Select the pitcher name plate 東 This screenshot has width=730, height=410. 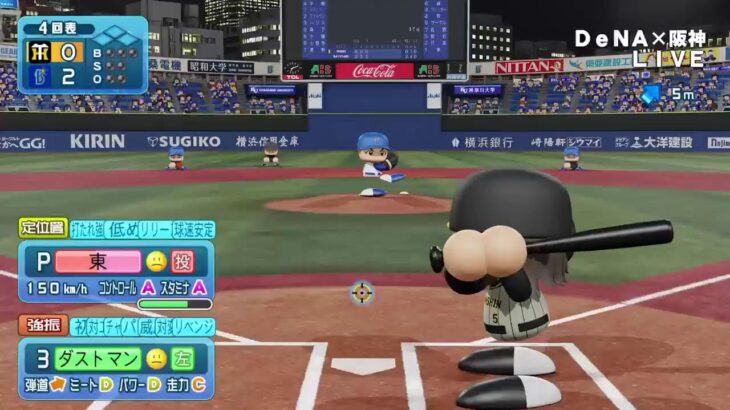point(98,262)
